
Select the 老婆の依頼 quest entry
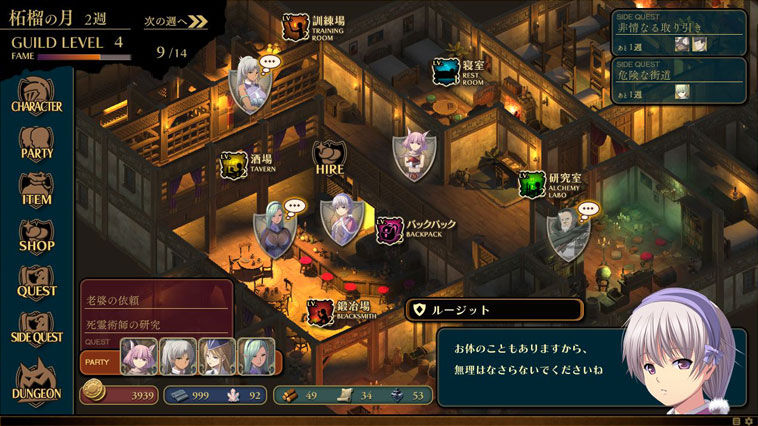[x=155, y=300]
